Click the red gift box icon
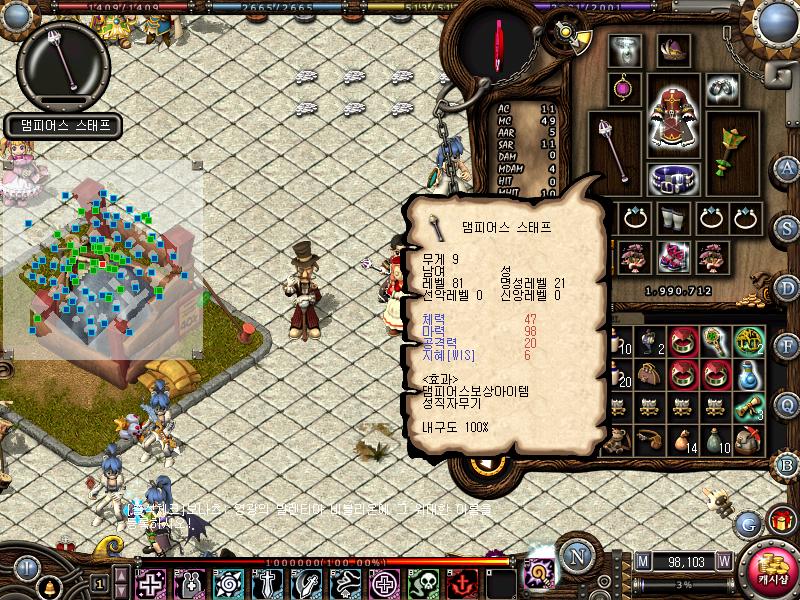Viewport: 800px width, 600px height. click(x=780, y=520)
